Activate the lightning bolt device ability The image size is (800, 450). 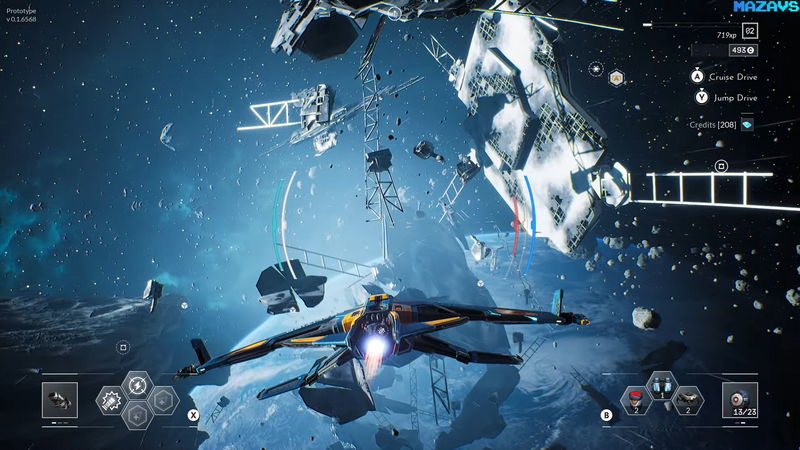(x=137, y=386)
